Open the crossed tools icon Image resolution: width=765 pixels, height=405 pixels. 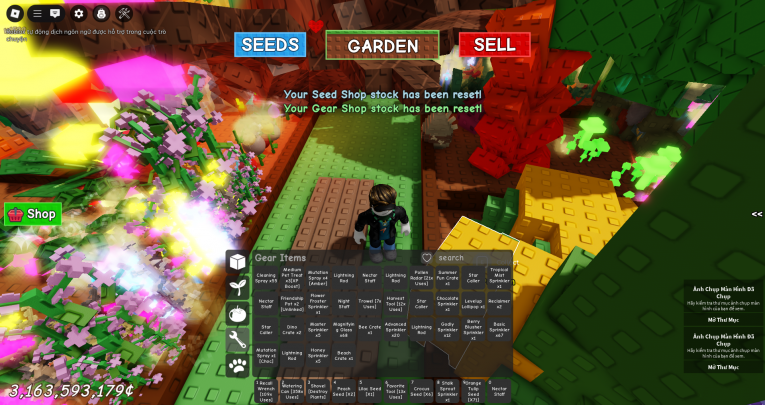(x=125, y=14)
